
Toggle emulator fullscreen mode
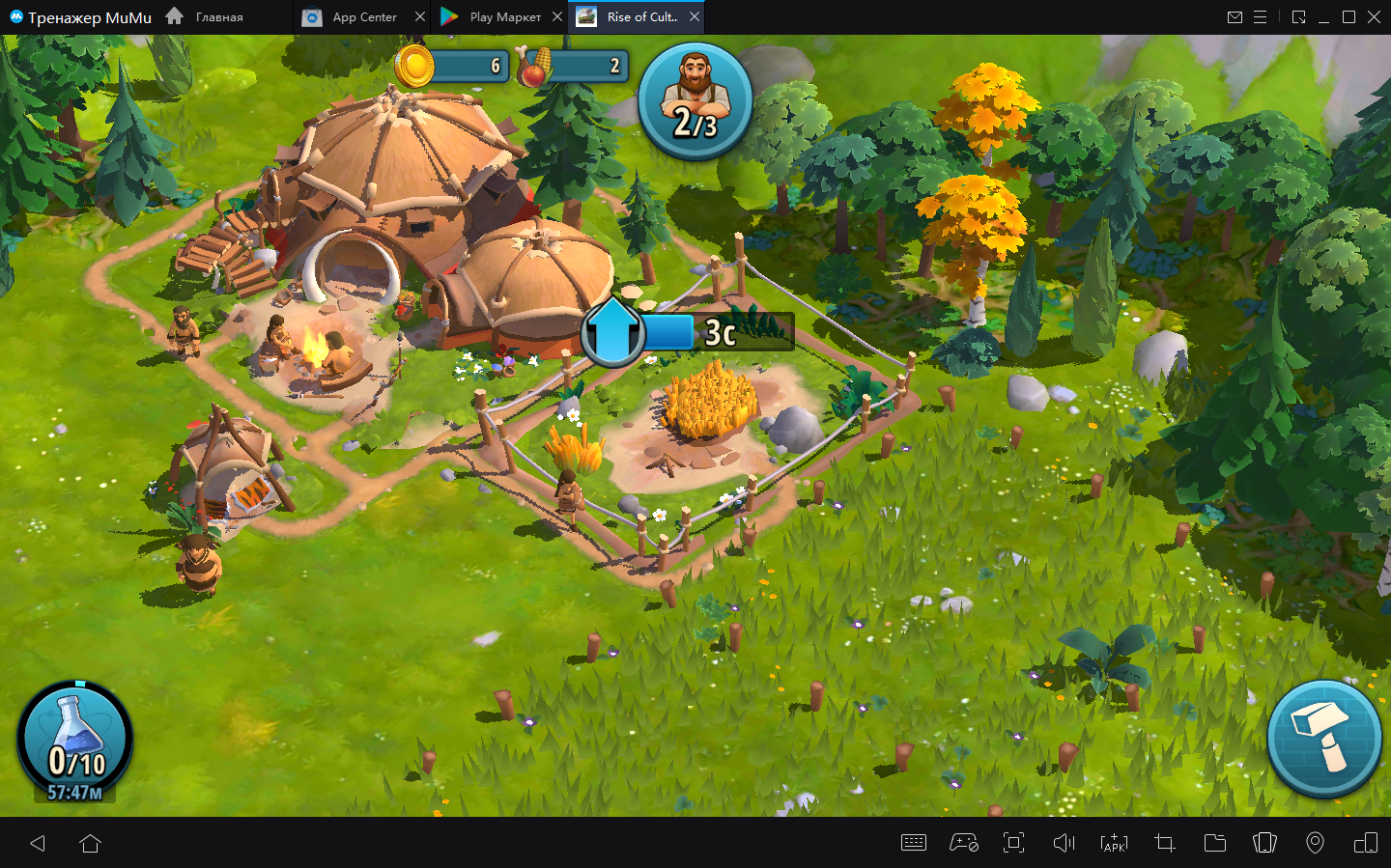point(1013,843)
